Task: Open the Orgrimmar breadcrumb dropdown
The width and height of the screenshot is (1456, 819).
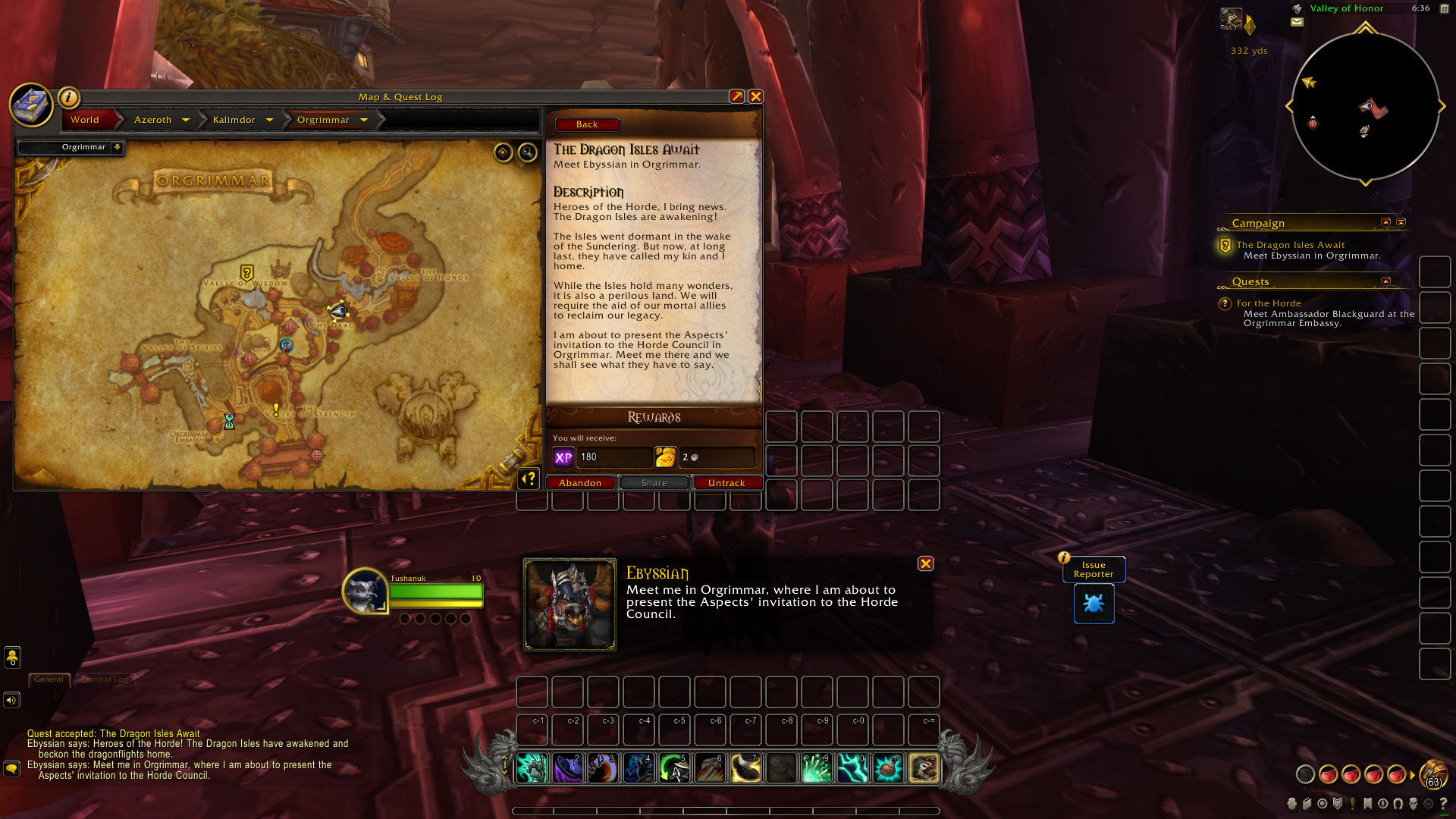Action: 364,120
